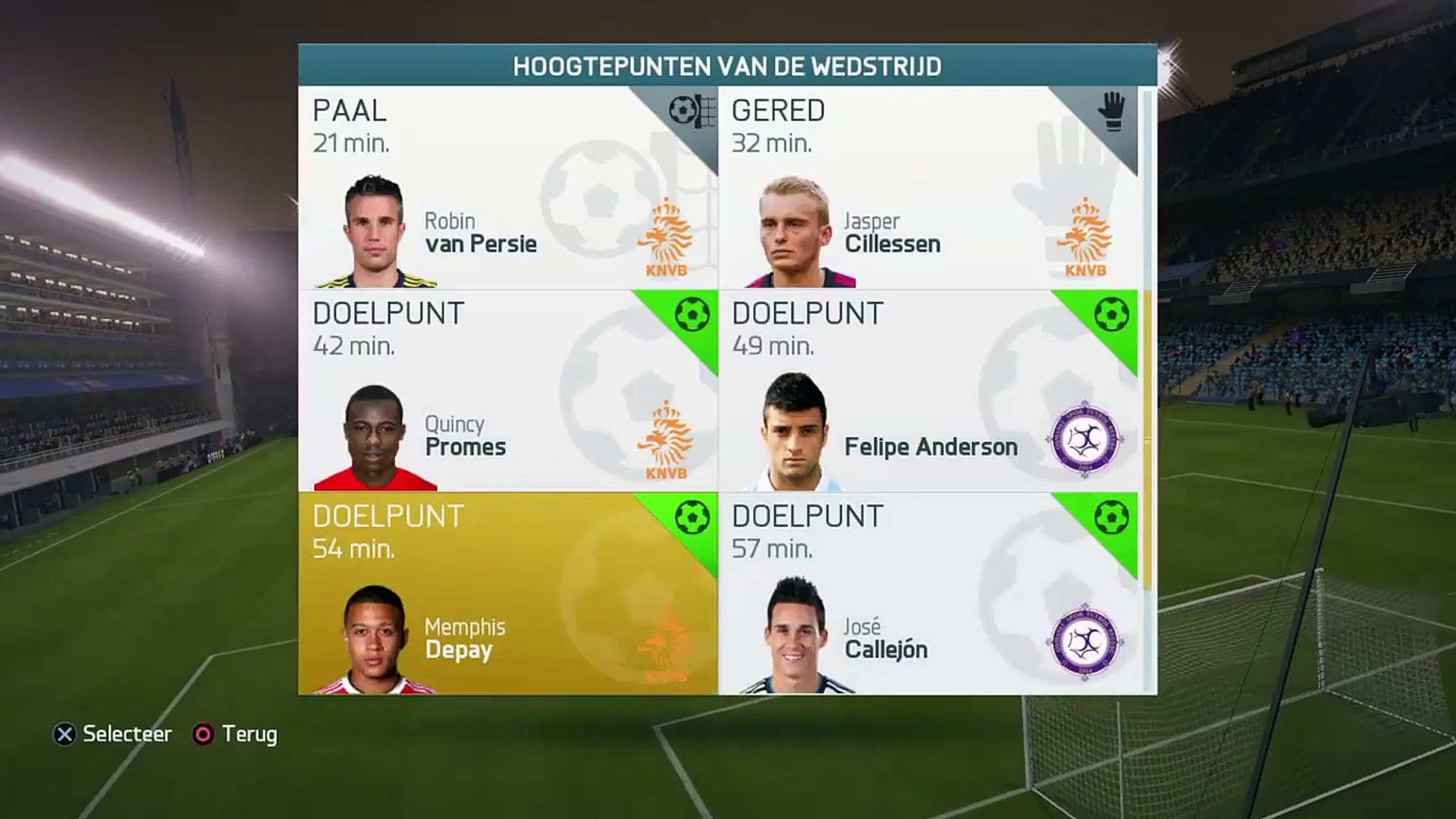Select Memphis Depay's 54-minute goal tile
Image resolution: width=1456 pixels, height=819 pixels.
507,594
